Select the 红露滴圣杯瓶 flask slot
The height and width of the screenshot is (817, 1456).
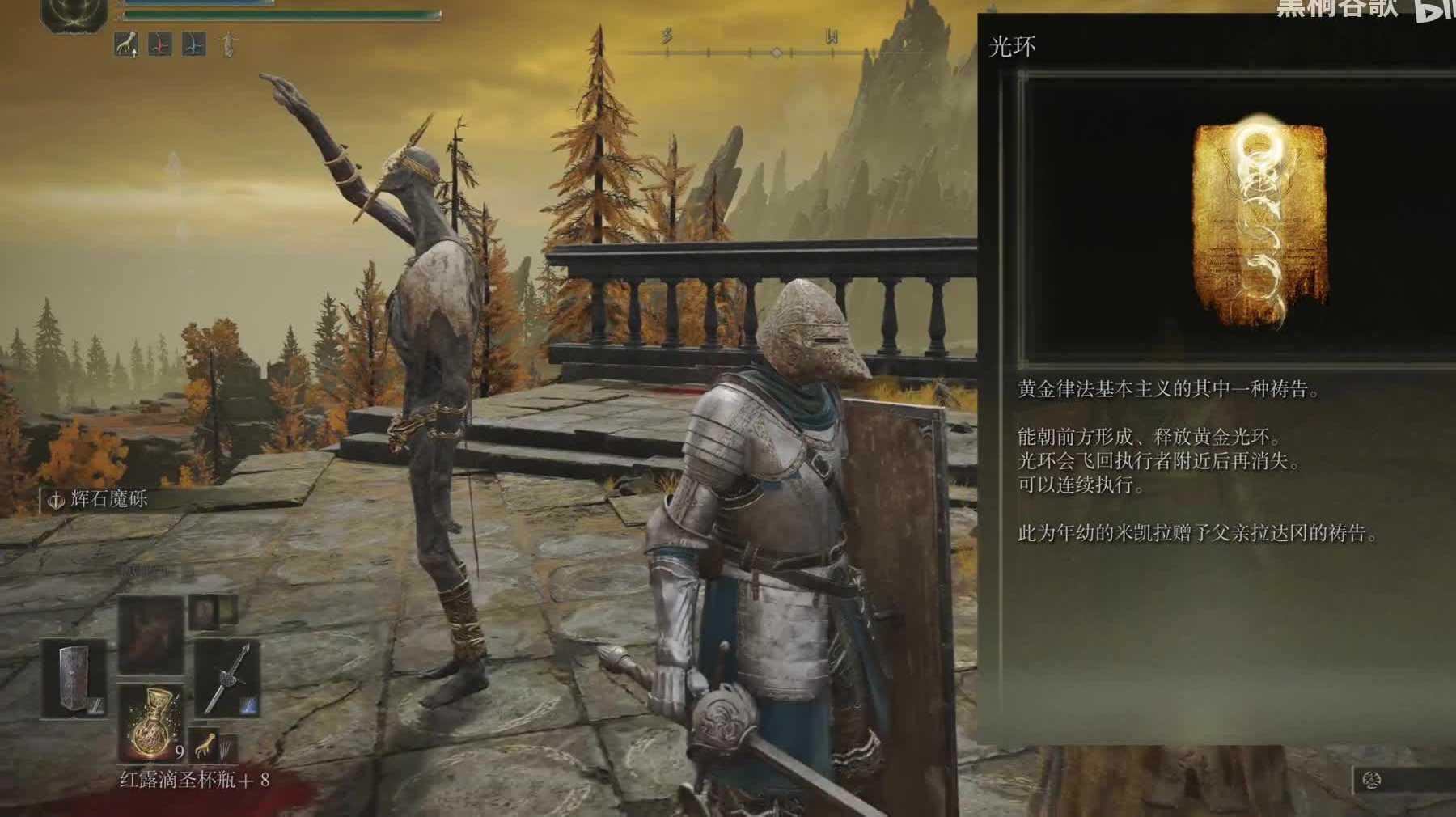[150, 722]
